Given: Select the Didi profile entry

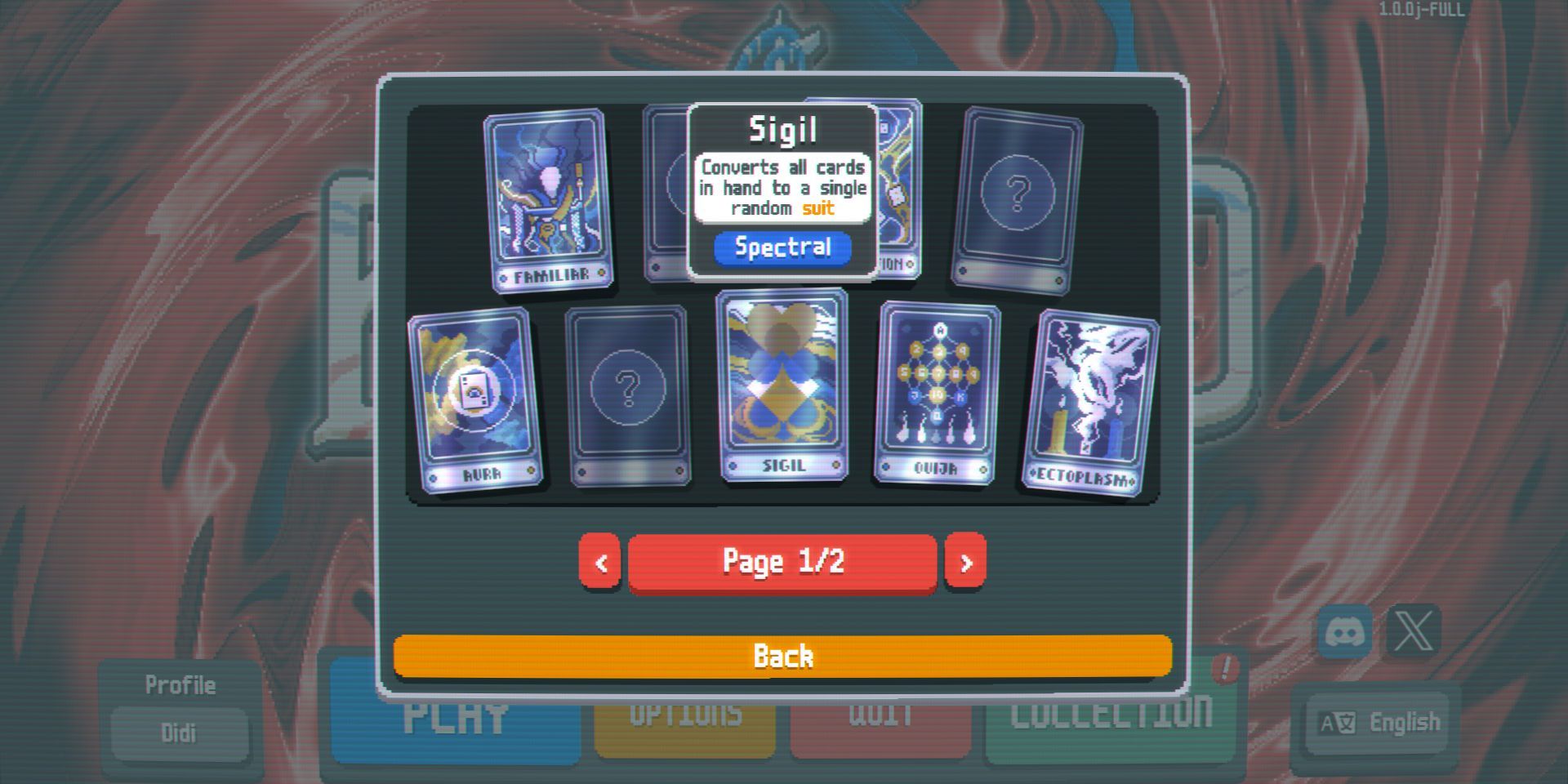Looking at the screenshot, I should (180, 733).
